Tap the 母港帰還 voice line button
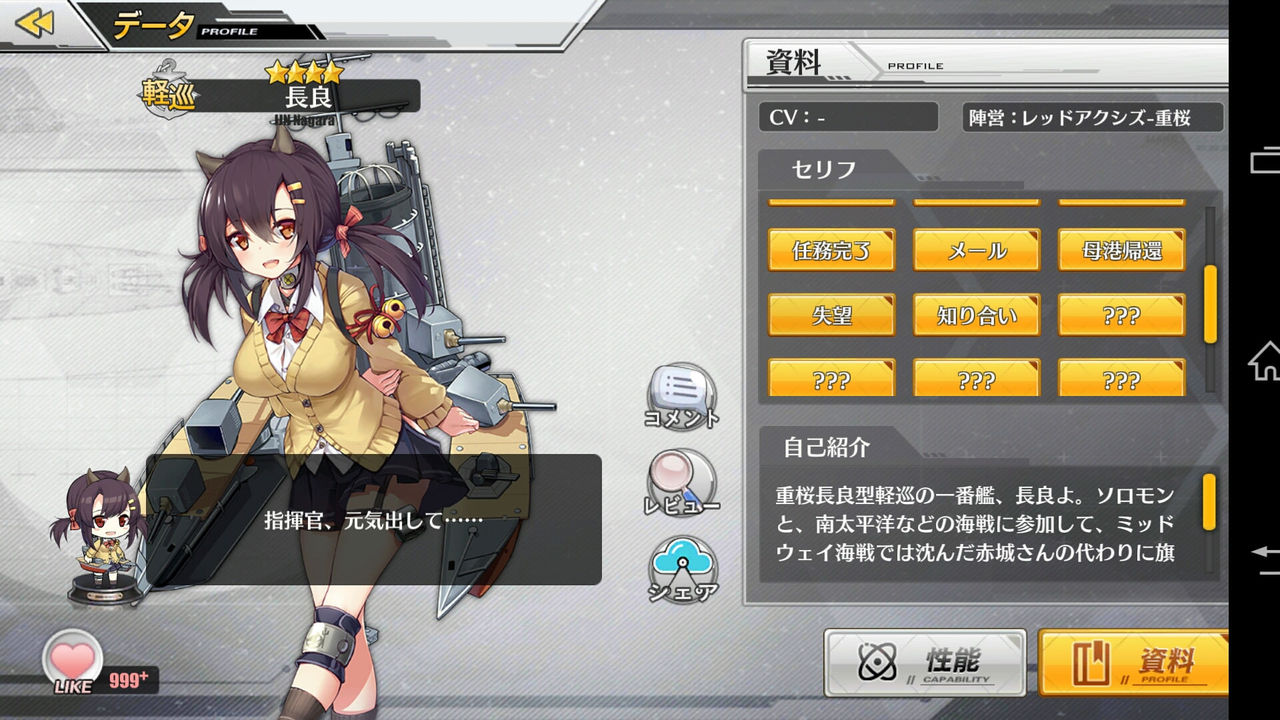The image size is (1280, 720). click(x=1122, y=251)
